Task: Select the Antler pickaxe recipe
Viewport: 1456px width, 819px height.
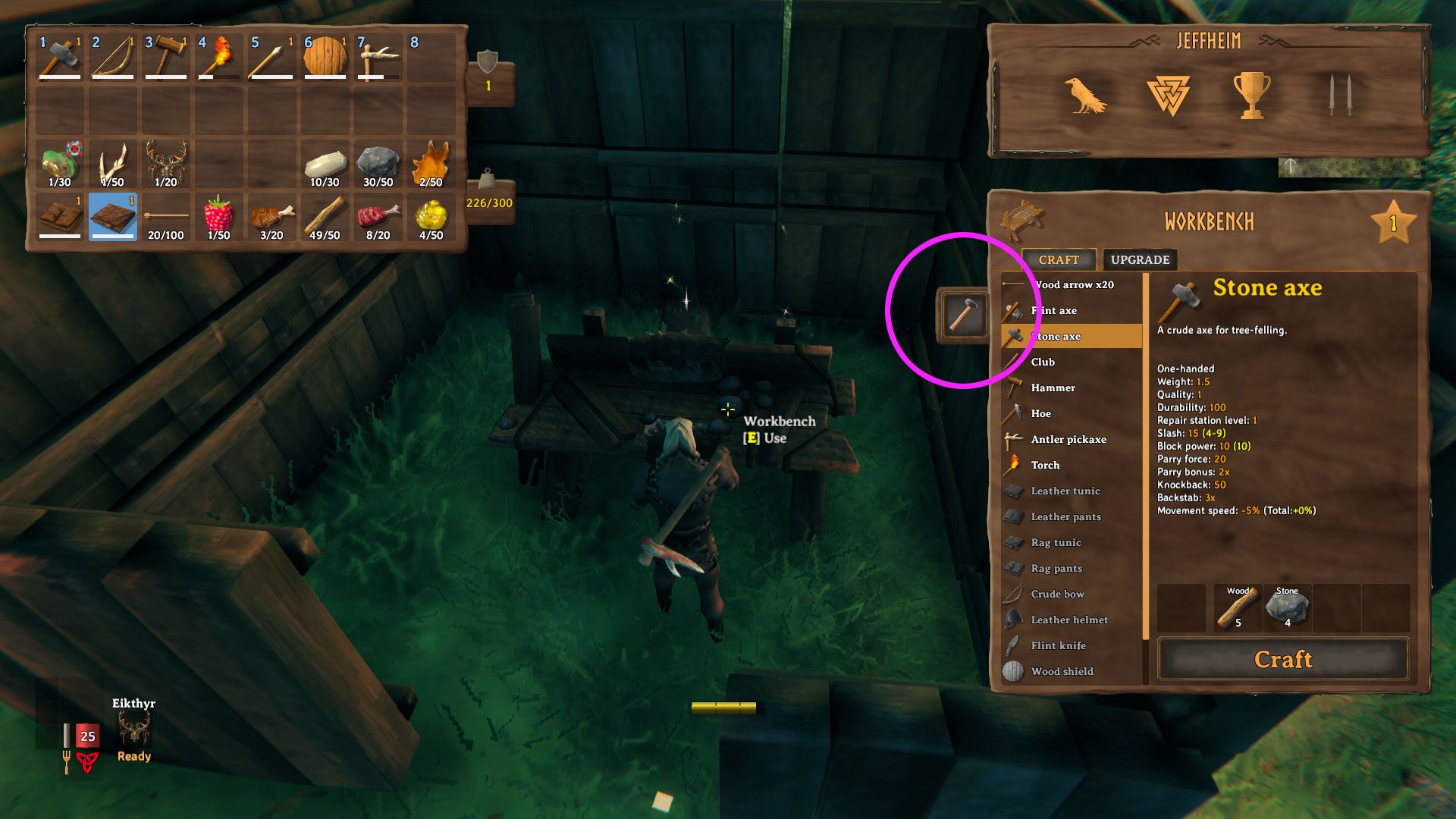Action: pos(1068,440)
